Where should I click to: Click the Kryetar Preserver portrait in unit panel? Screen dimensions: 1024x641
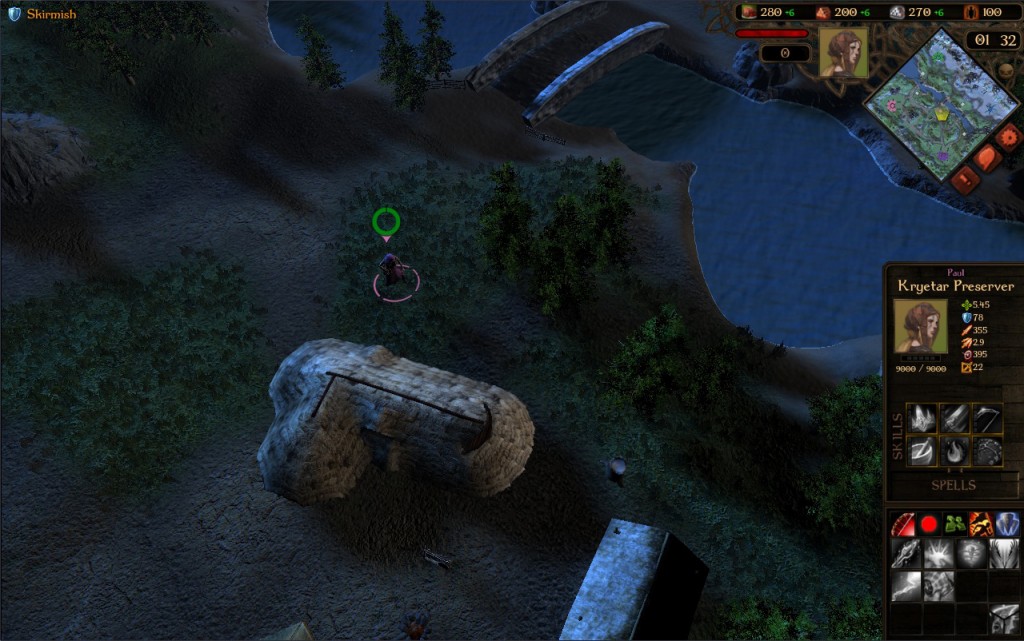(920, 326)
